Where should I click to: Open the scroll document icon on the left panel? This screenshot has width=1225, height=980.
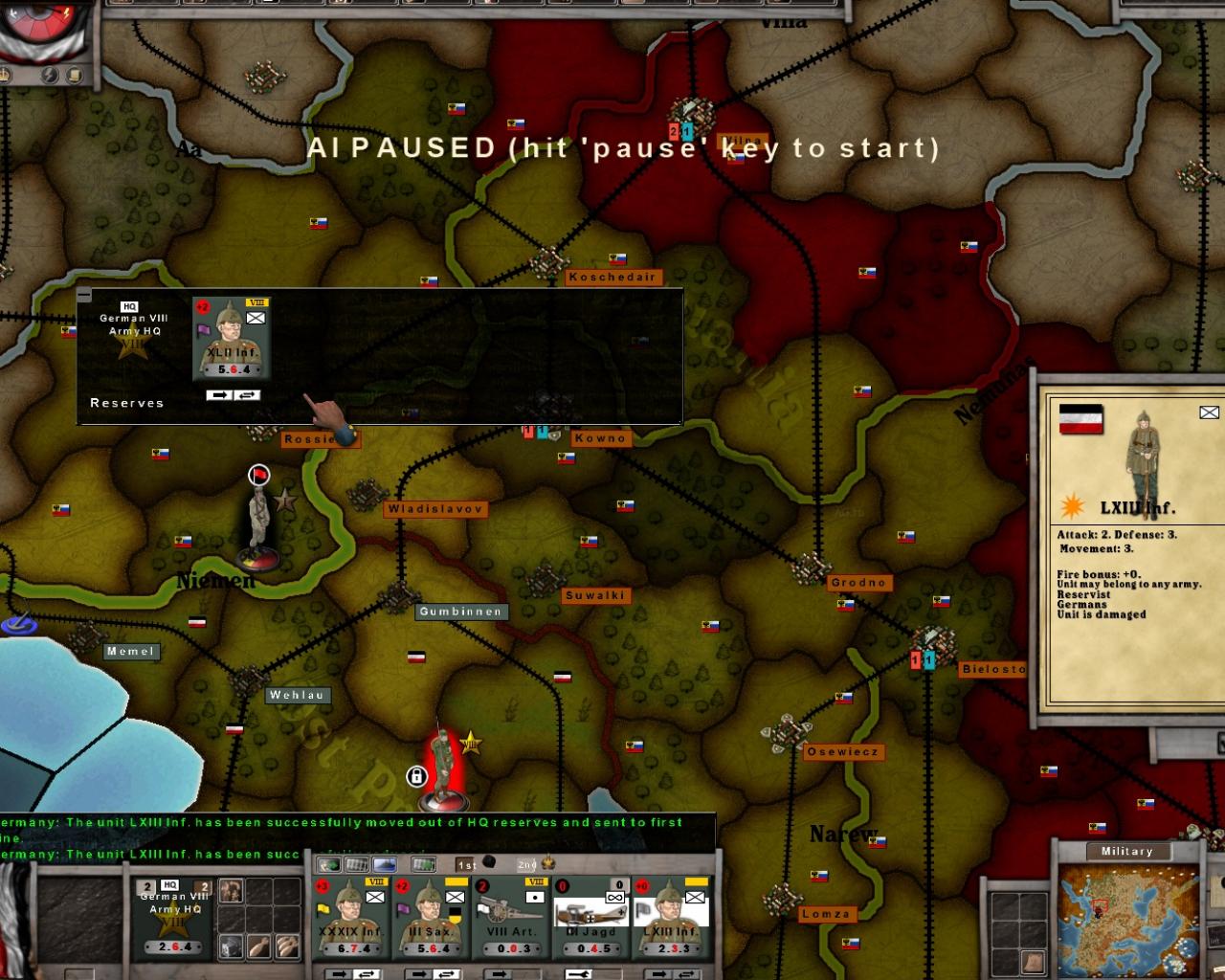[74, 75]
